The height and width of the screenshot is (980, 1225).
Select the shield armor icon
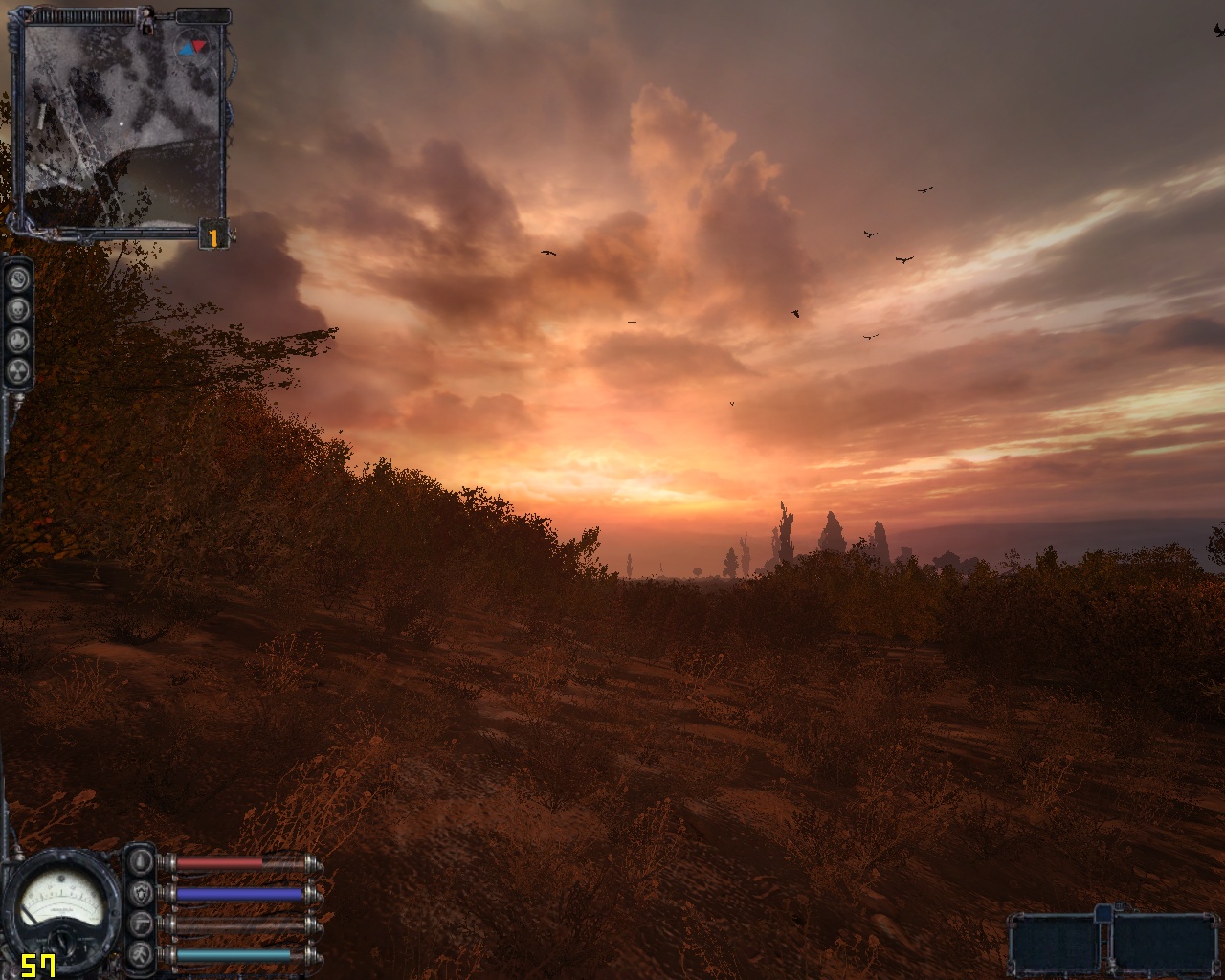[x=141, y=894]
